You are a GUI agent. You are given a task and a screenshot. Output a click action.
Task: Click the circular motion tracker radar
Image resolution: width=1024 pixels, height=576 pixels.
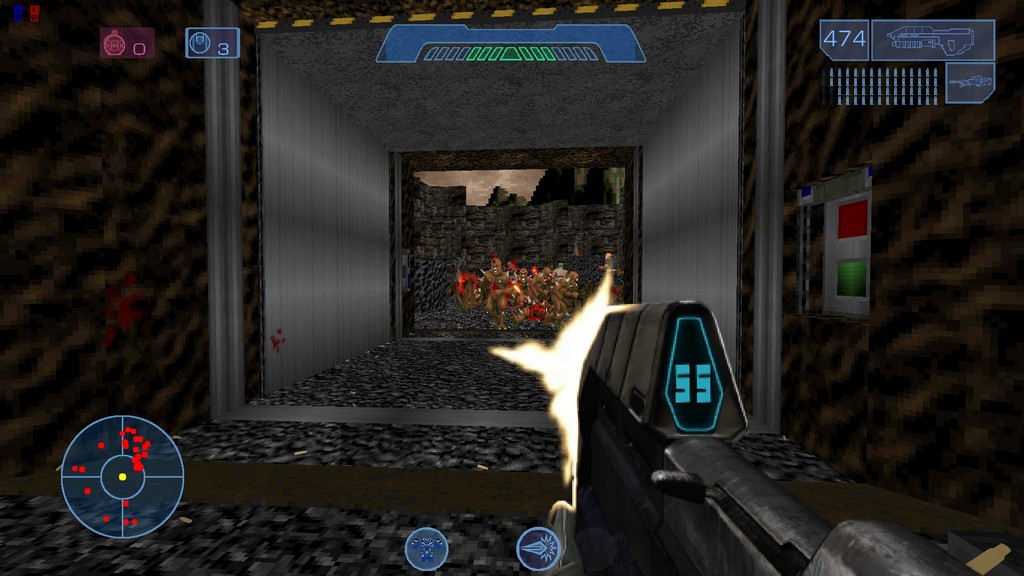tap(122, 477)
